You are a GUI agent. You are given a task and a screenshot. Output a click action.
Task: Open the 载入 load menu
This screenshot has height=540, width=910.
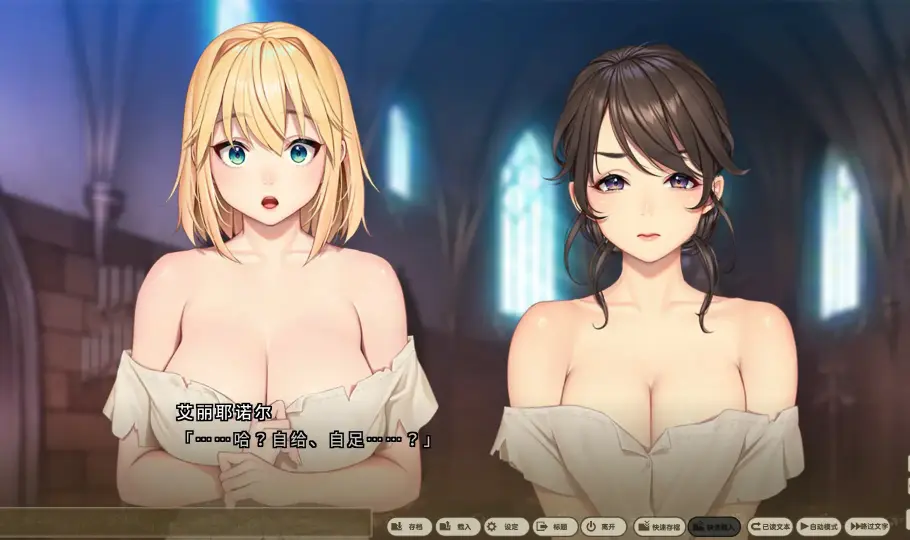tap(458, 526)
